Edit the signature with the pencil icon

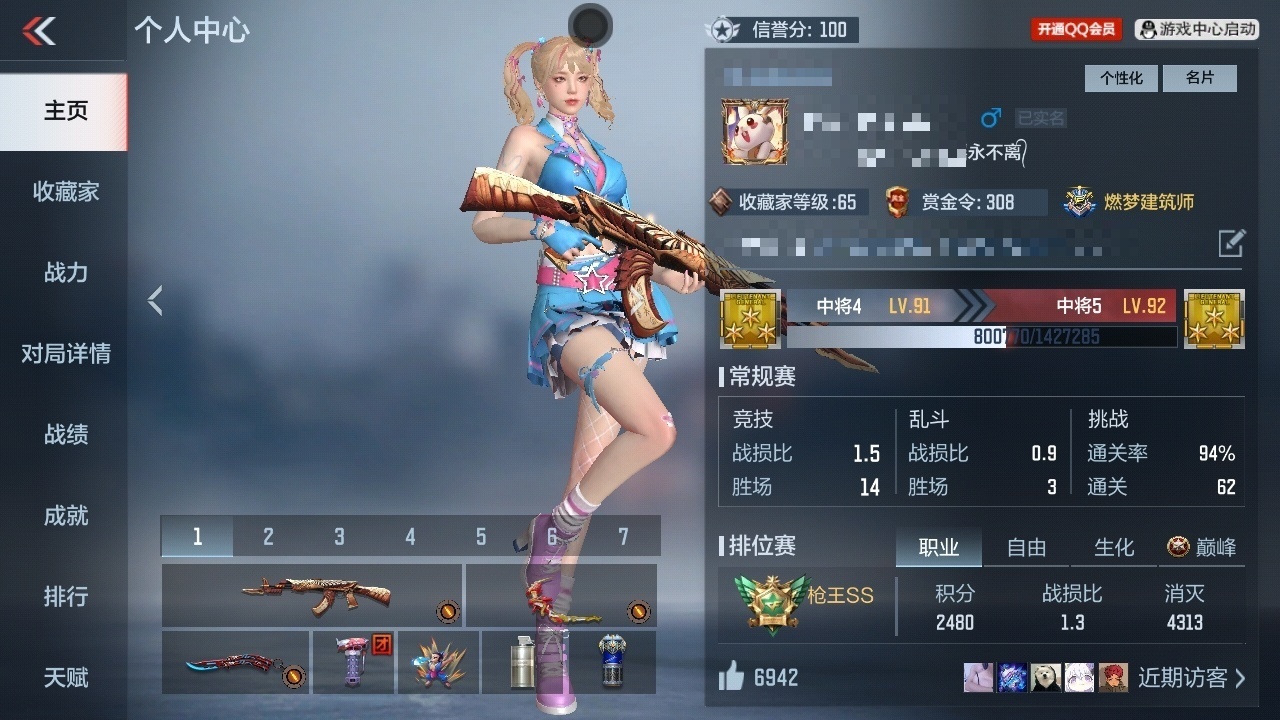click(1231, 243)
